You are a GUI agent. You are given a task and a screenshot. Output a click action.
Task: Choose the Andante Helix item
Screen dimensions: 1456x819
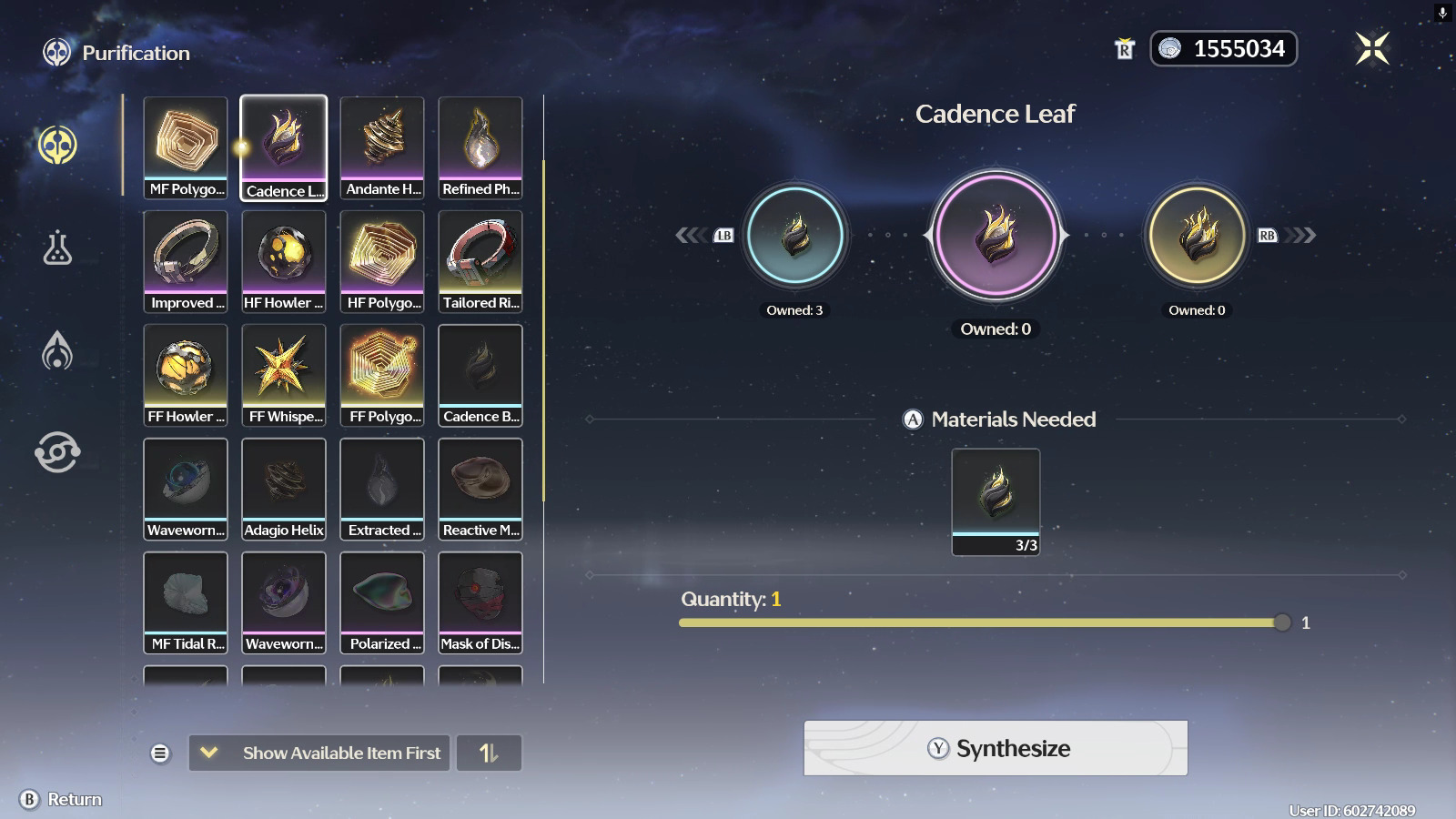click(x=382, y=147)
